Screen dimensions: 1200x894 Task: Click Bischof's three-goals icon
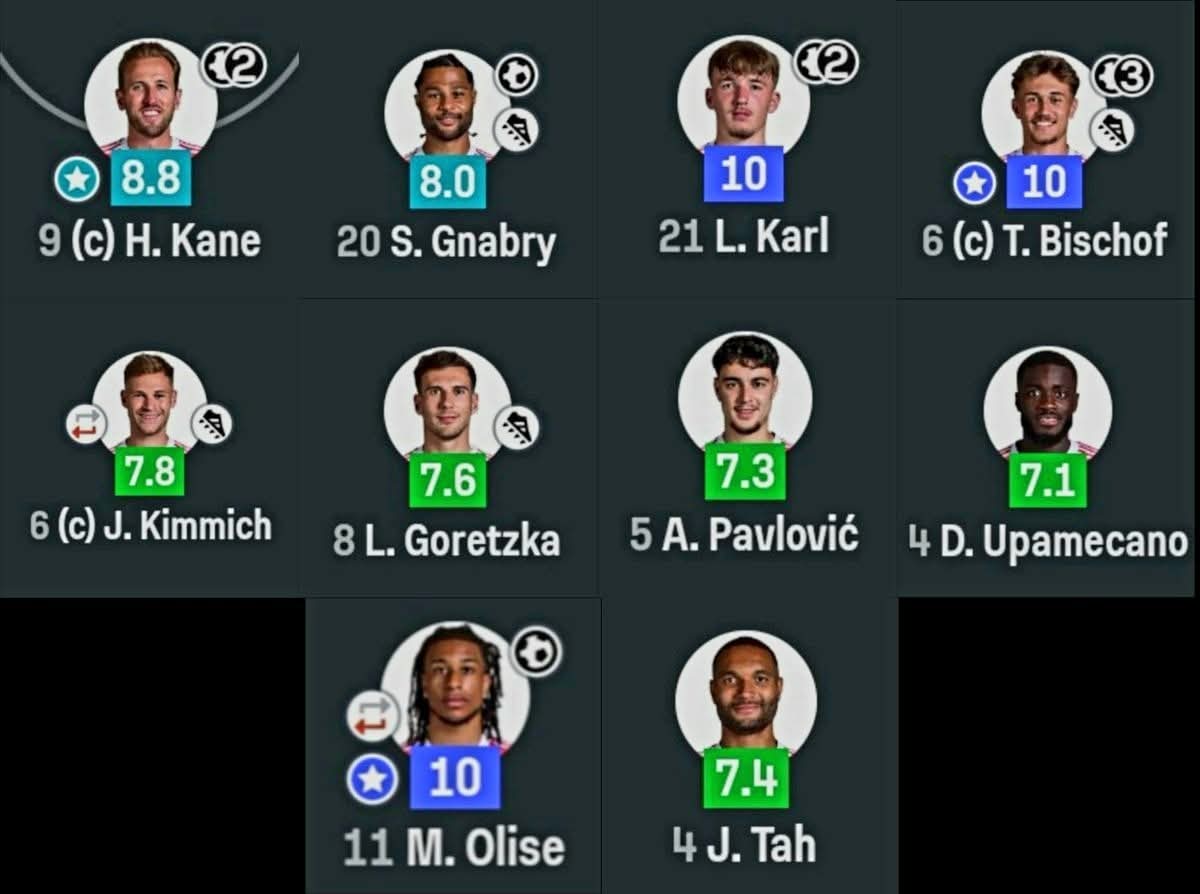click(1122, 76)
